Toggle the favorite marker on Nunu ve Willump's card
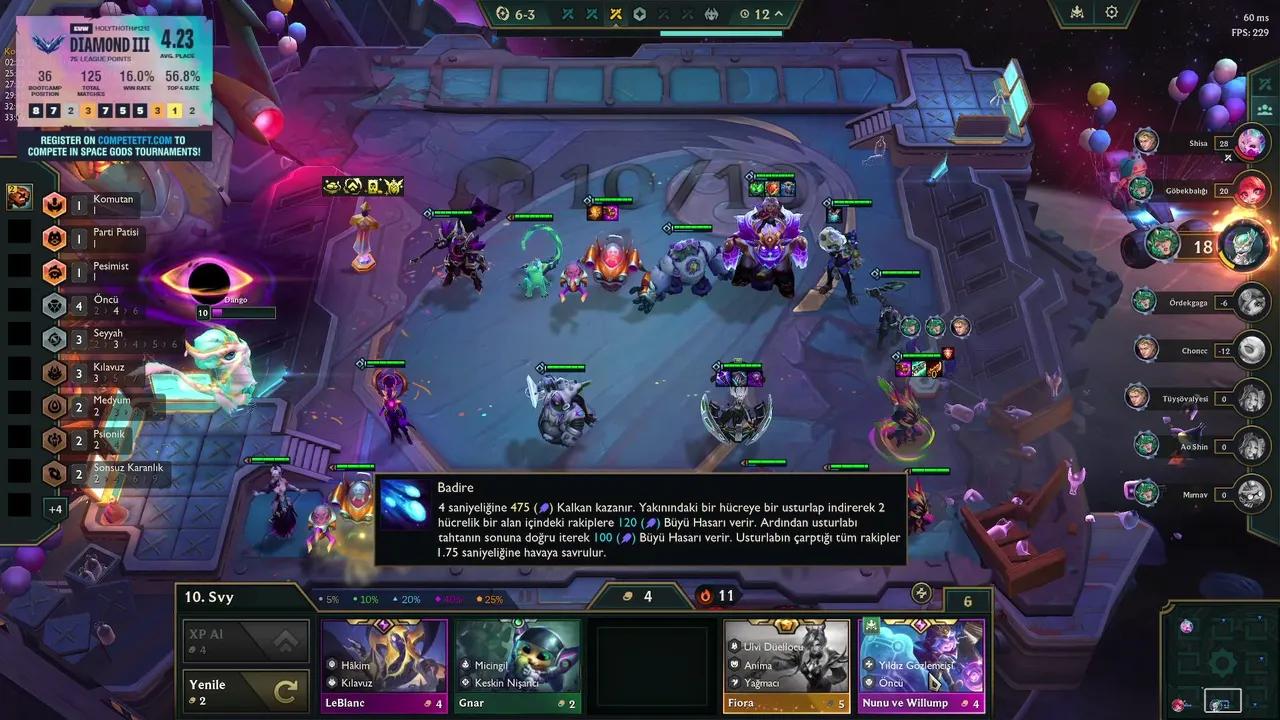 pyautogui.click(x=871, y=624)
